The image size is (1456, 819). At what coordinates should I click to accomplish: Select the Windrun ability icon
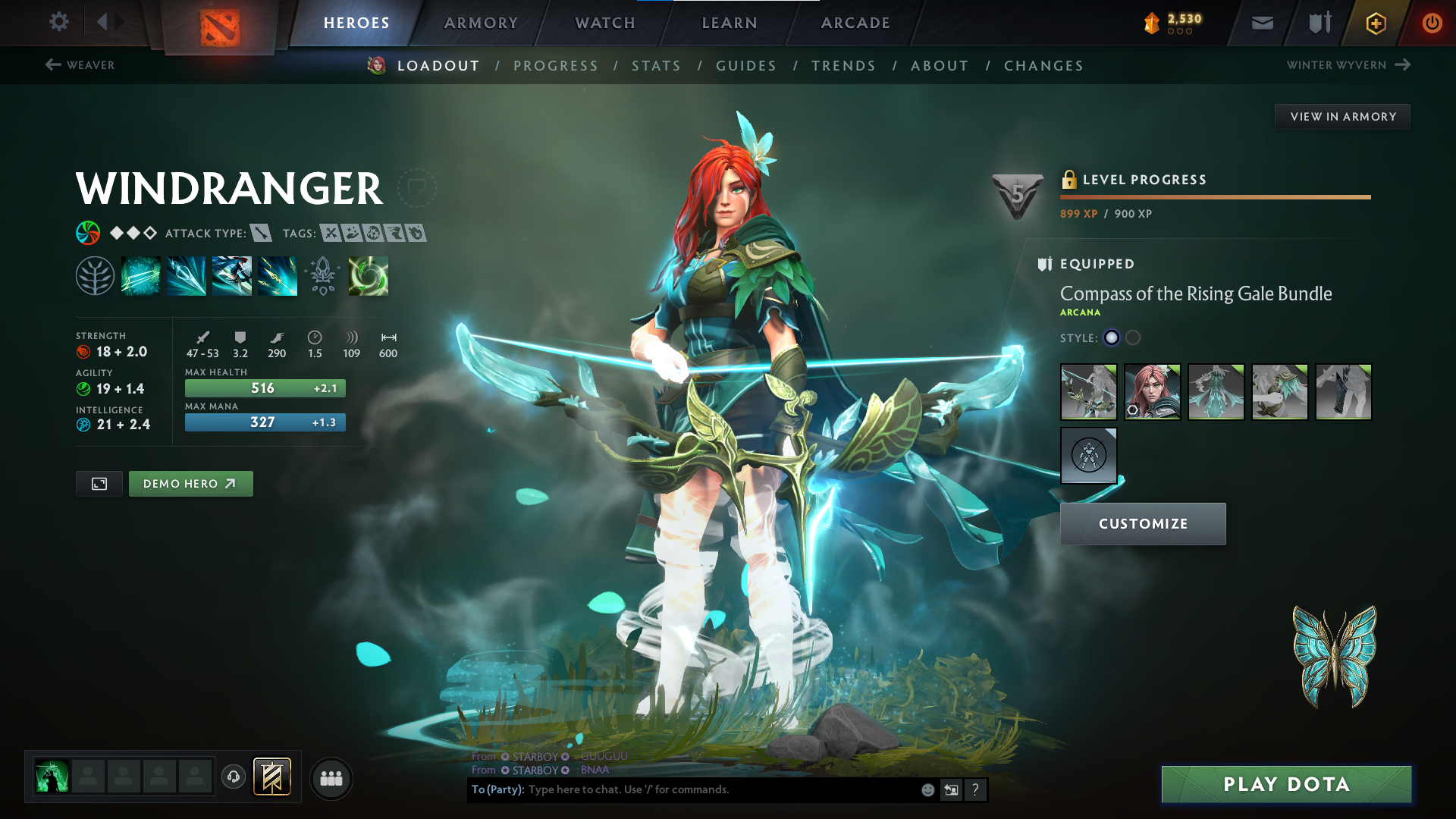(232, 275)
